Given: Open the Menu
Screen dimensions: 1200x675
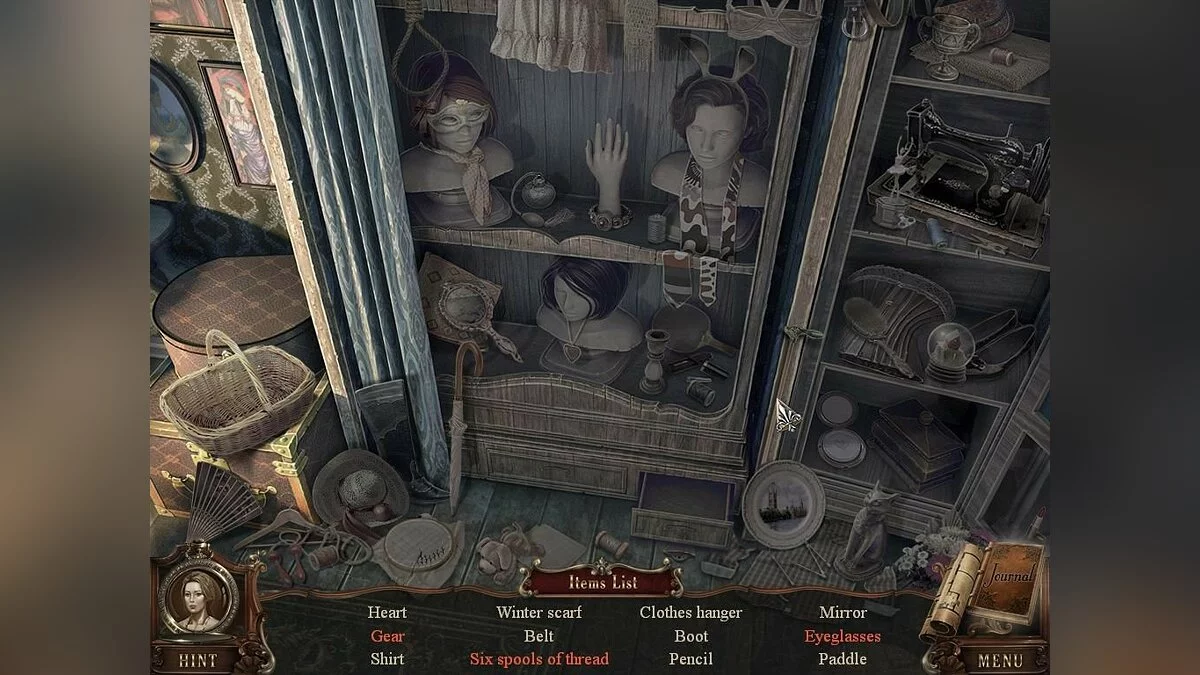Looking at the screenshot, I should coord(999,660).
